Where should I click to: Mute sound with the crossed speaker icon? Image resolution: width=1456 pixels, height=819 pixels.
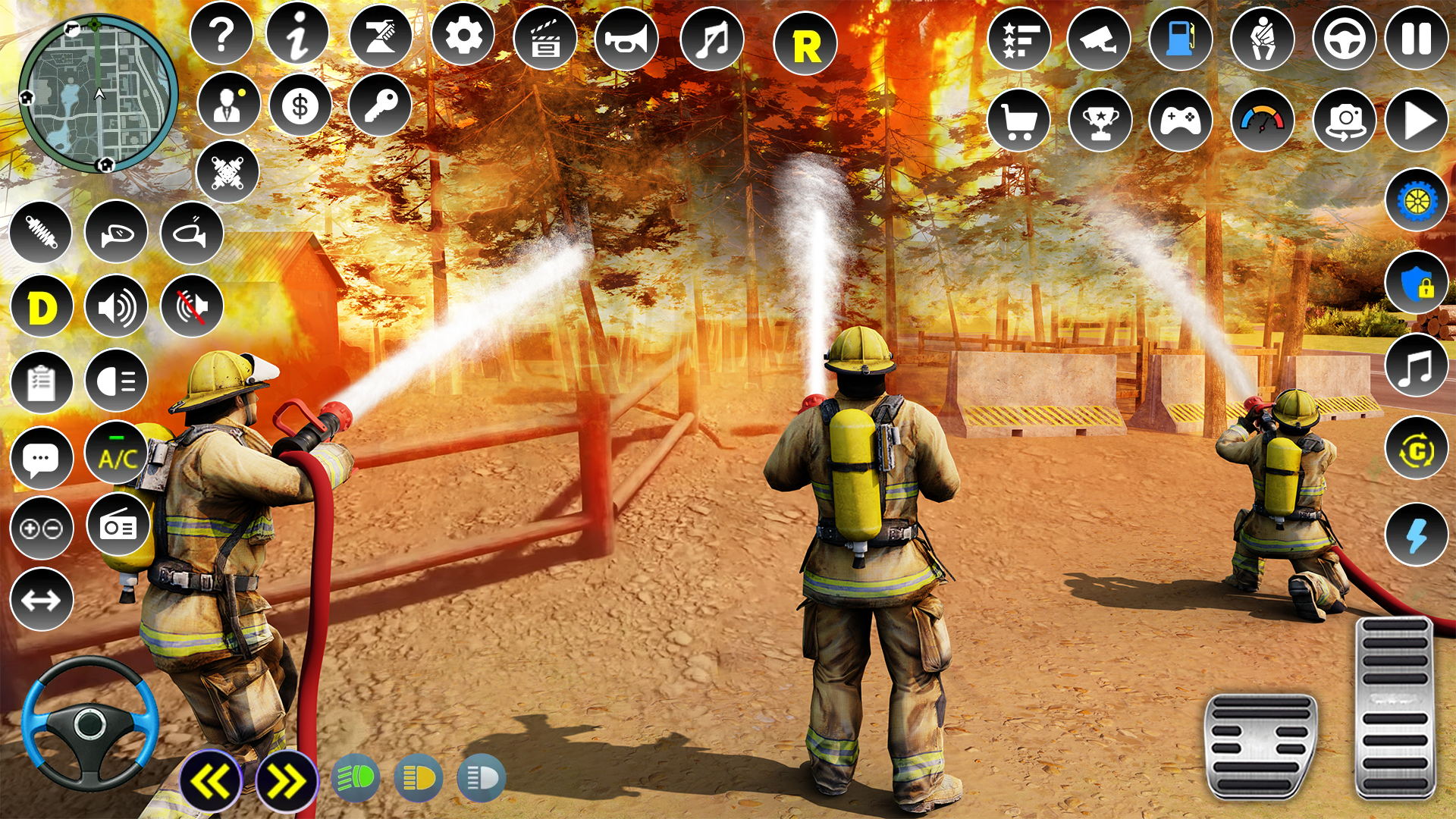coord(192,306)
